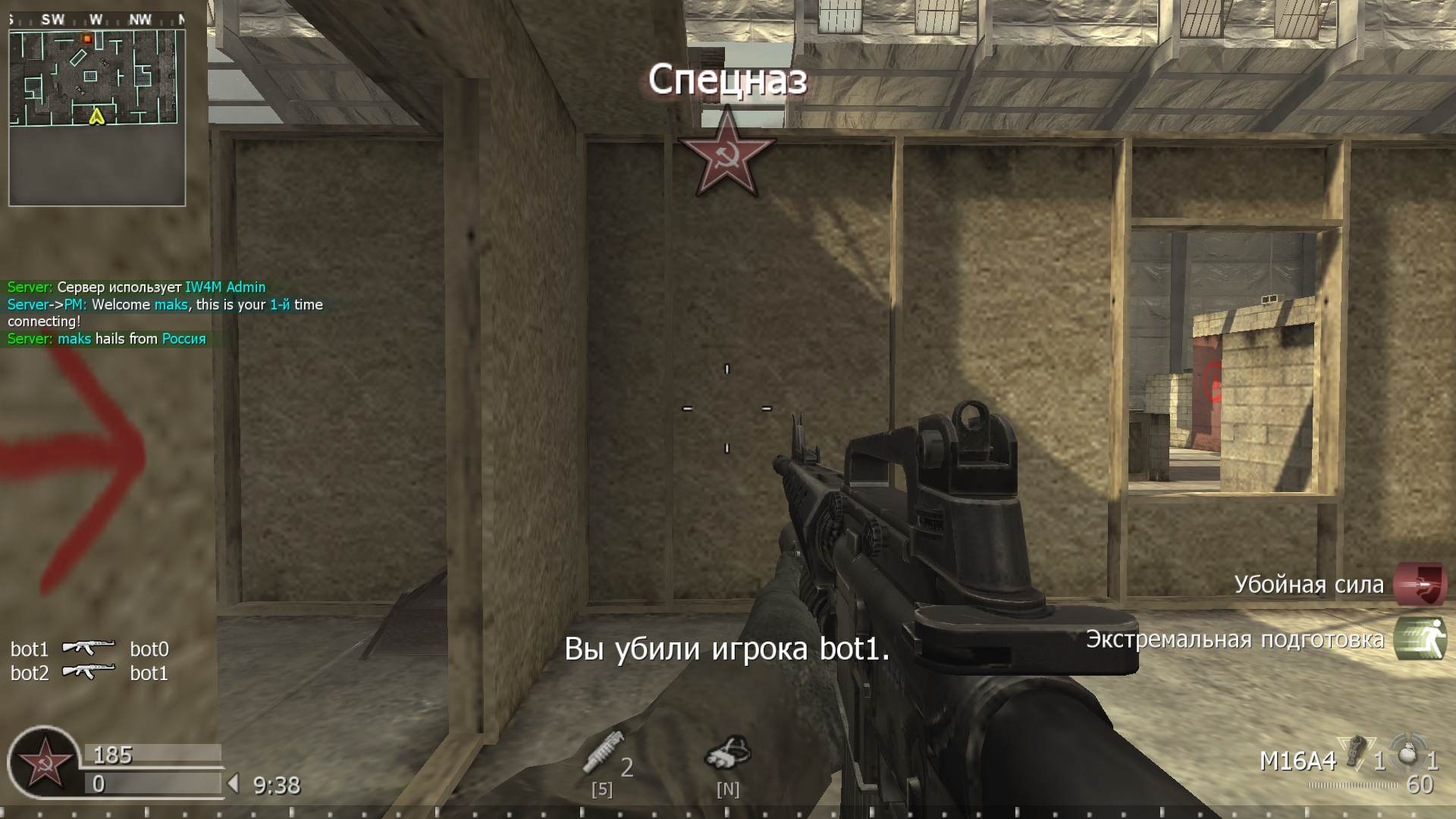This screenshot has height=819, width=1456.
Task: Click the kill notification for bot1
Action: 727,649
